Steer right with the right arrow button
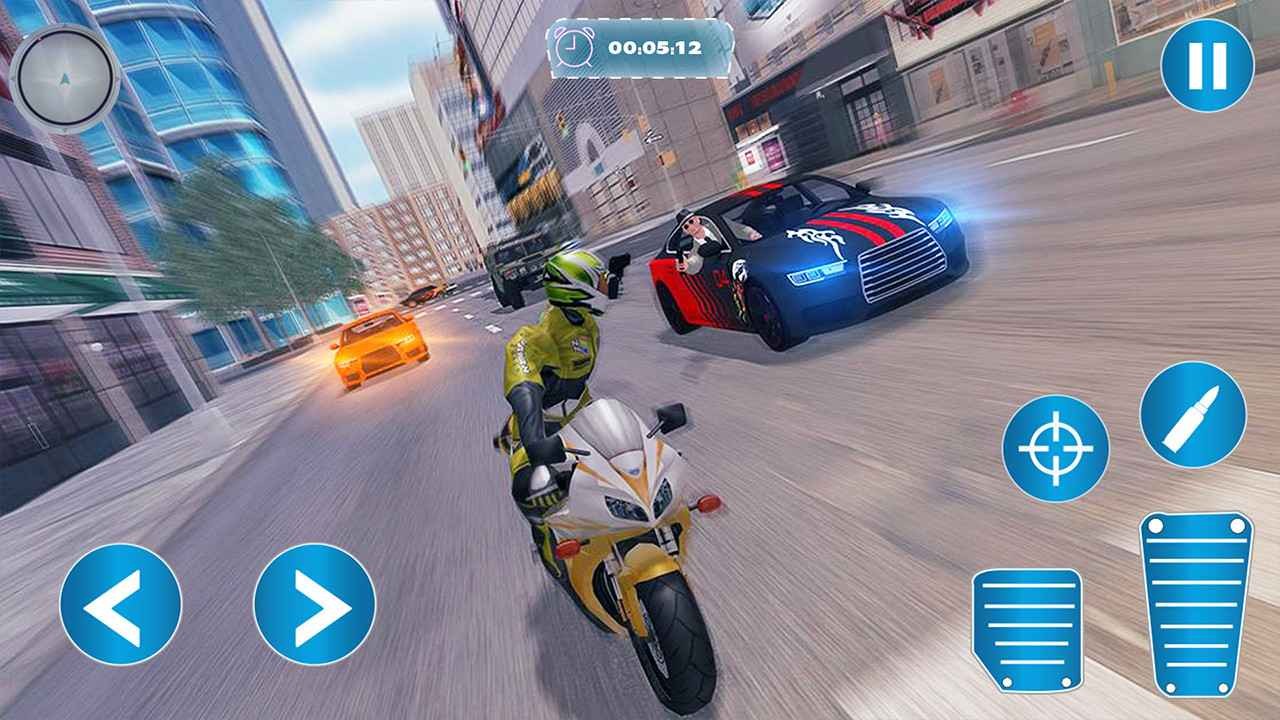 pos(314,604)
